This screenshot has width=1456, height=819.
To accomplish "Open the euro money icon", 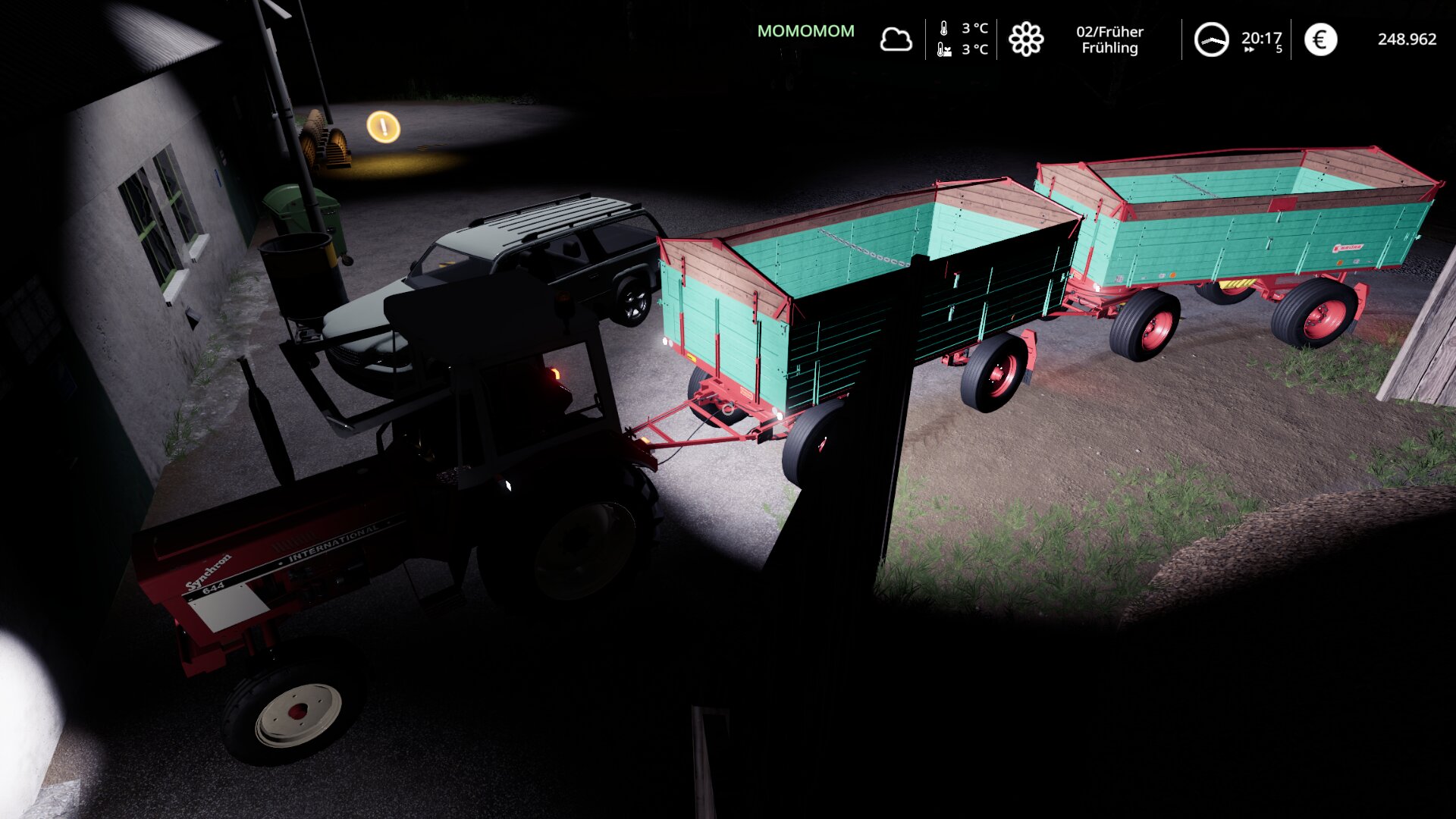I will click(1320, 39).
